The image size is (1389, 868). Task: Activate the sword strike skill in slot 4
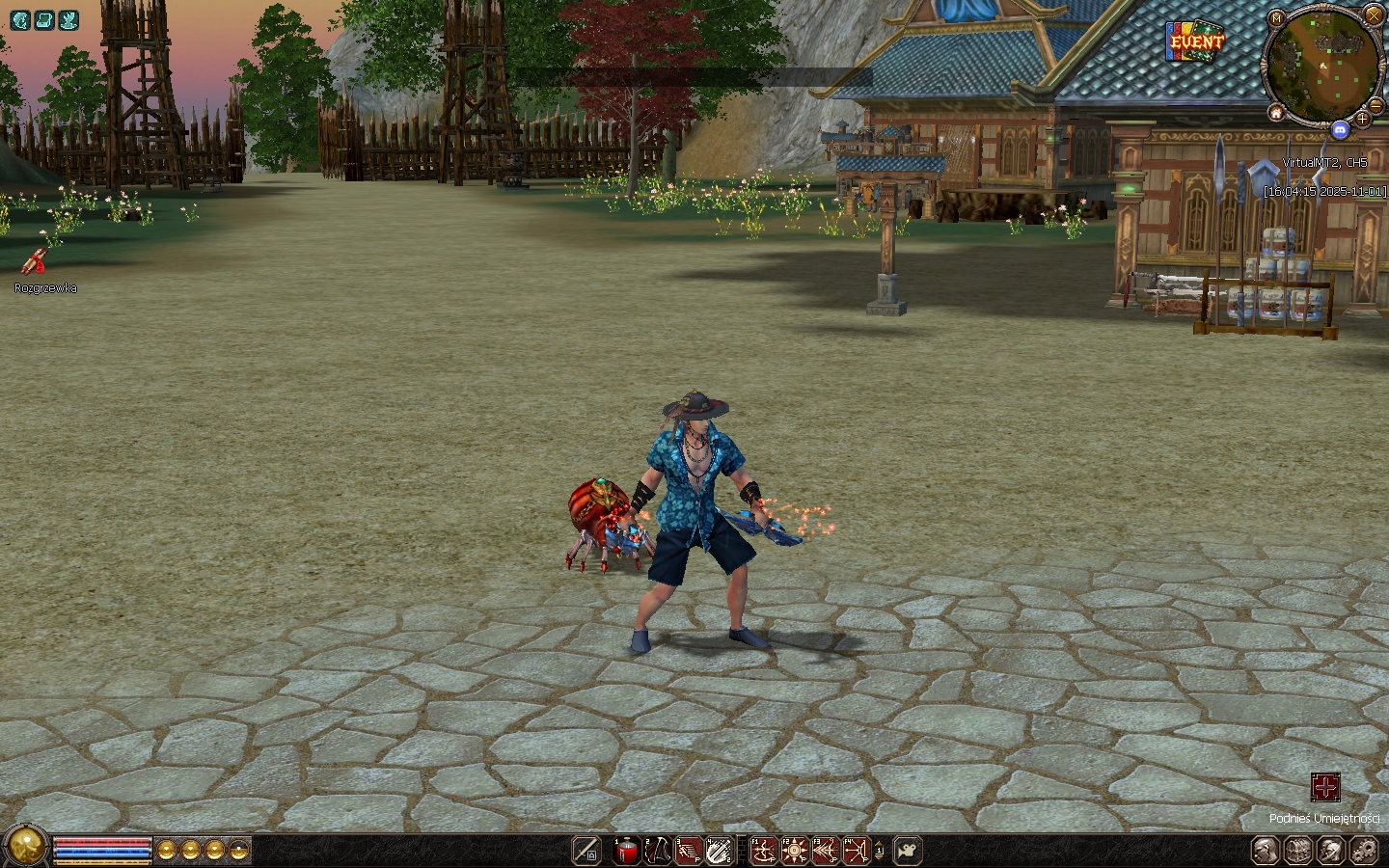pos(719,851)
